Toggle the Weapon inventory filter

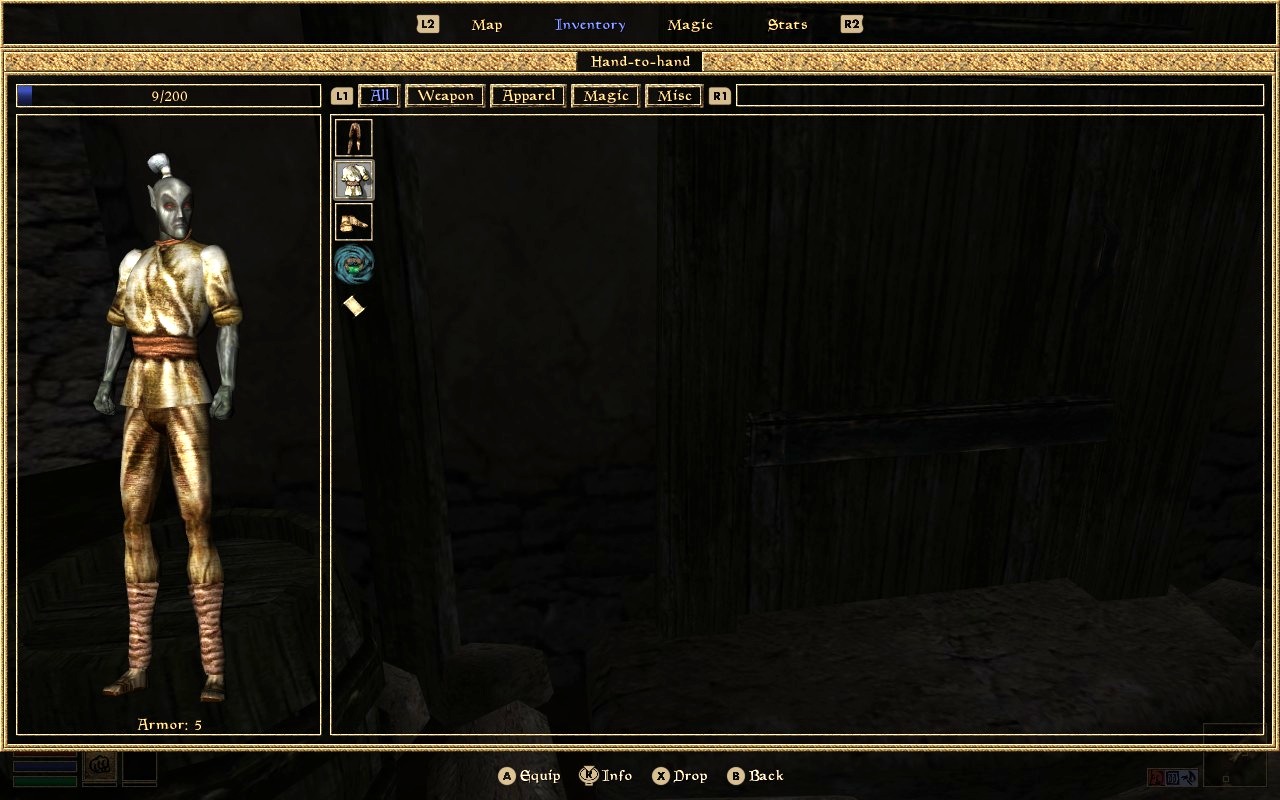pyautogui.click(x=444, y=95)
